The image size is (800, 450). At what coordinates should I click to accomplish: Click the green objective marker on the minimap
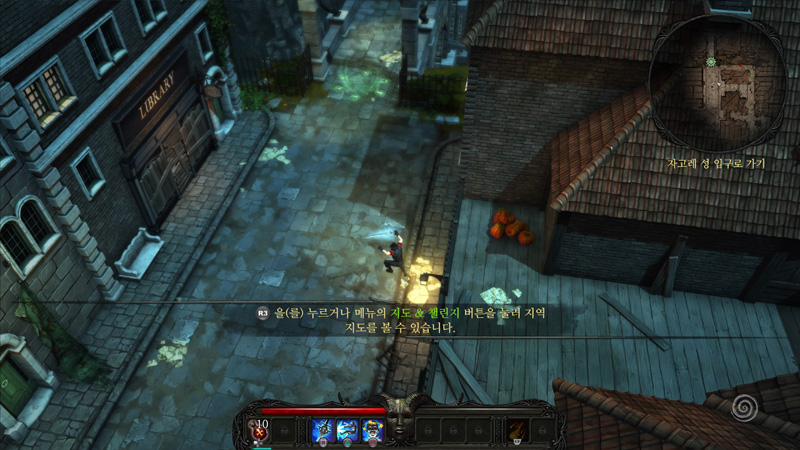point(711,62)
